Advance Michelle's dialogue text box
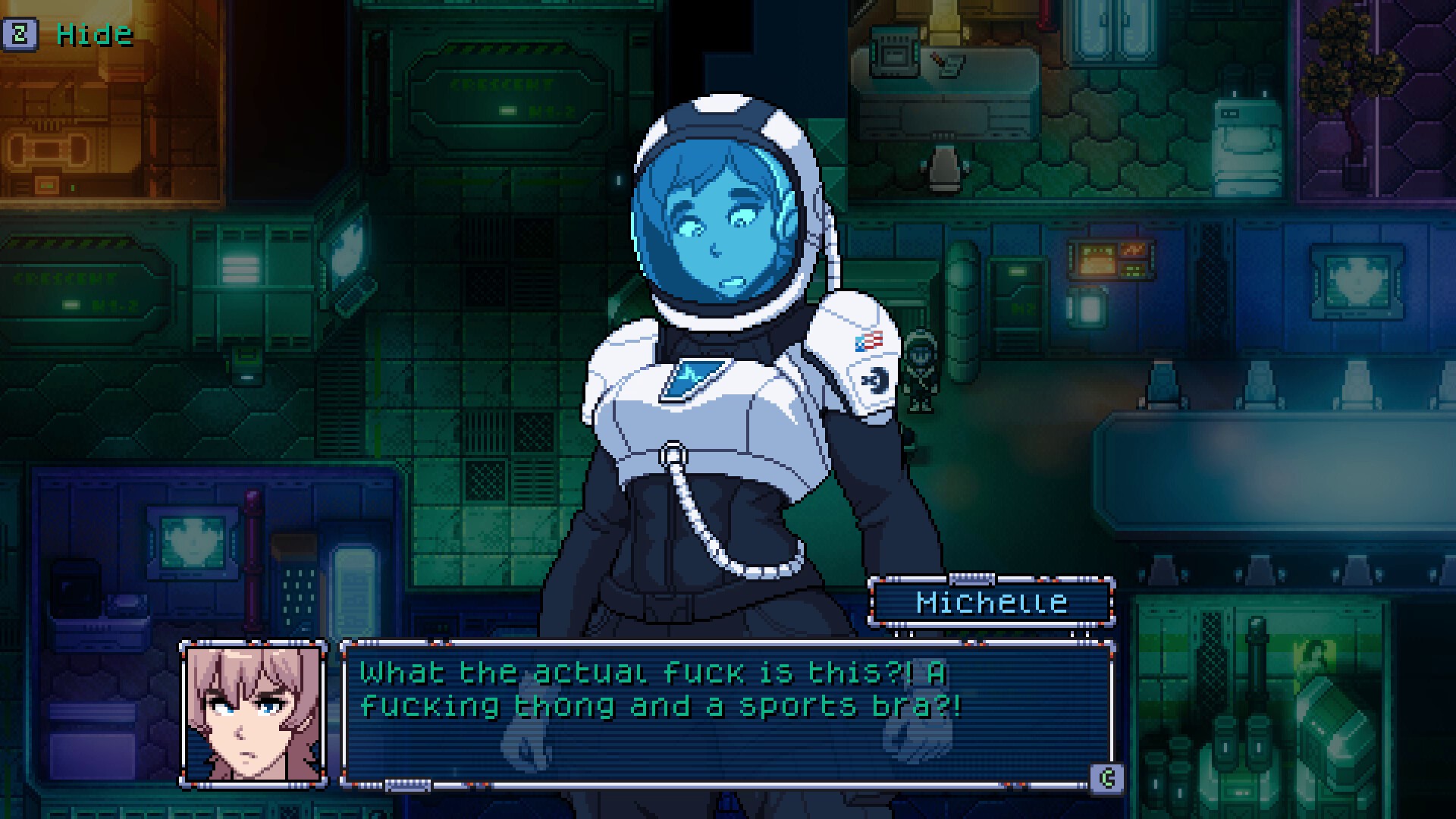Image resolution: width=1456 pixels, height=819 pixels. point(1106,778)
